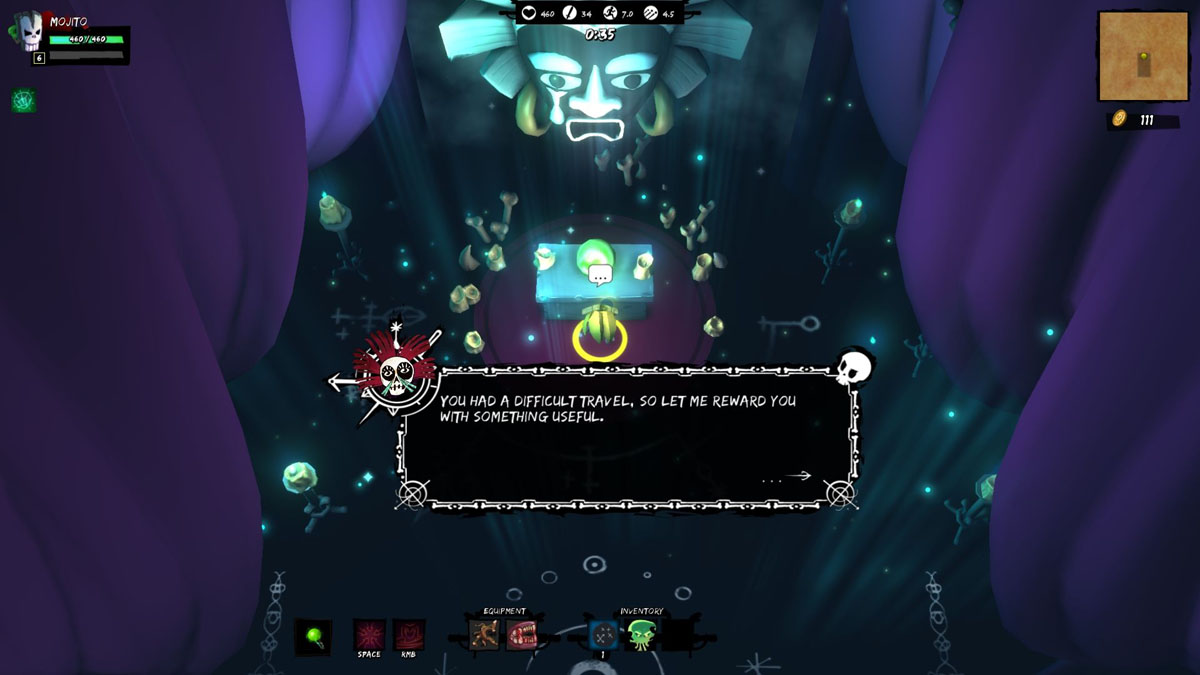Click the Mojito skull portrait
Viewport: 1200px width, 675px height.
point(29,32)
